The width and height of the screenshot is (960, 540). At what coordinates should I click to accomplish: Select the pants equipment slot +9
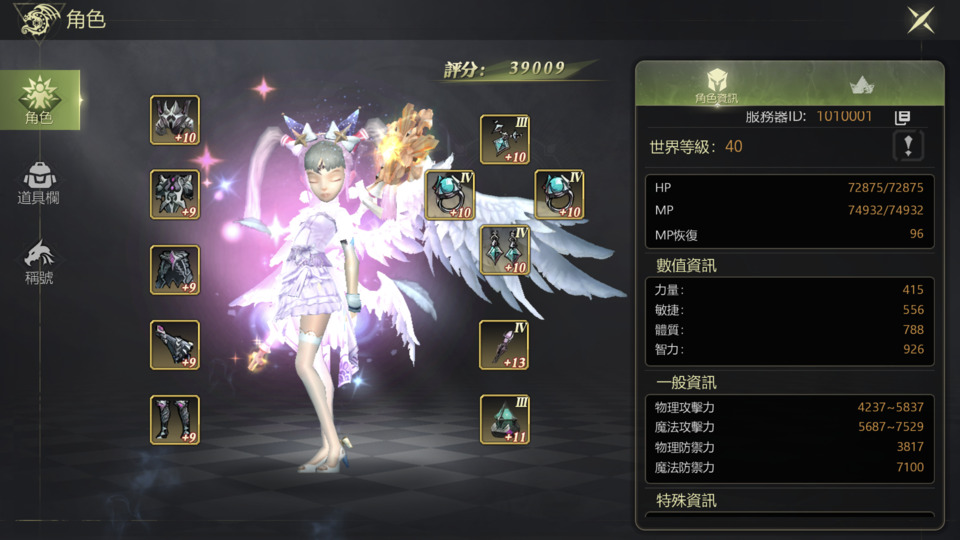(x=175, y=270)
